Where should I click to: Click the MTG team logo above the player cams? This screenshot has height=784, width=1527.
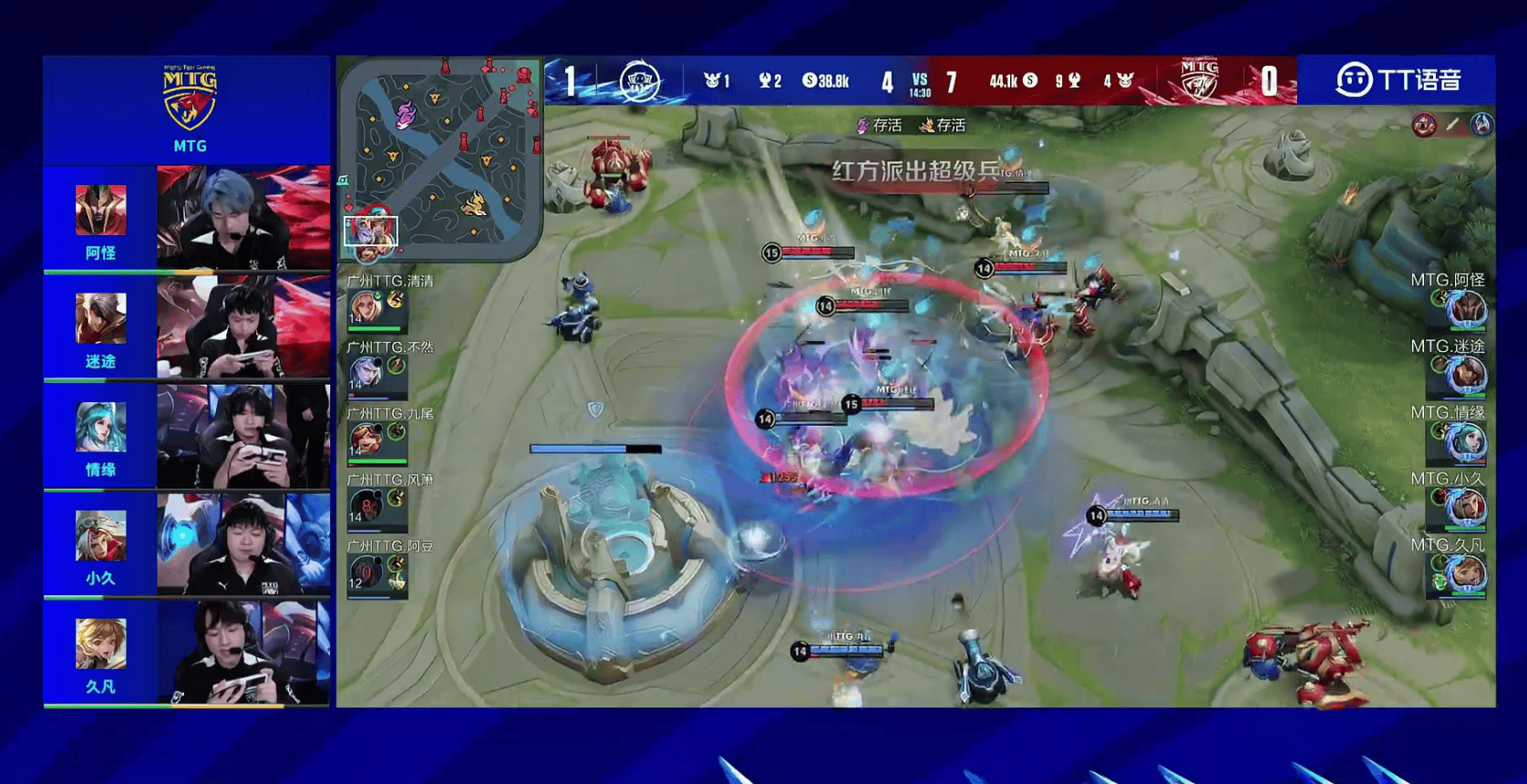click(190, 98)
